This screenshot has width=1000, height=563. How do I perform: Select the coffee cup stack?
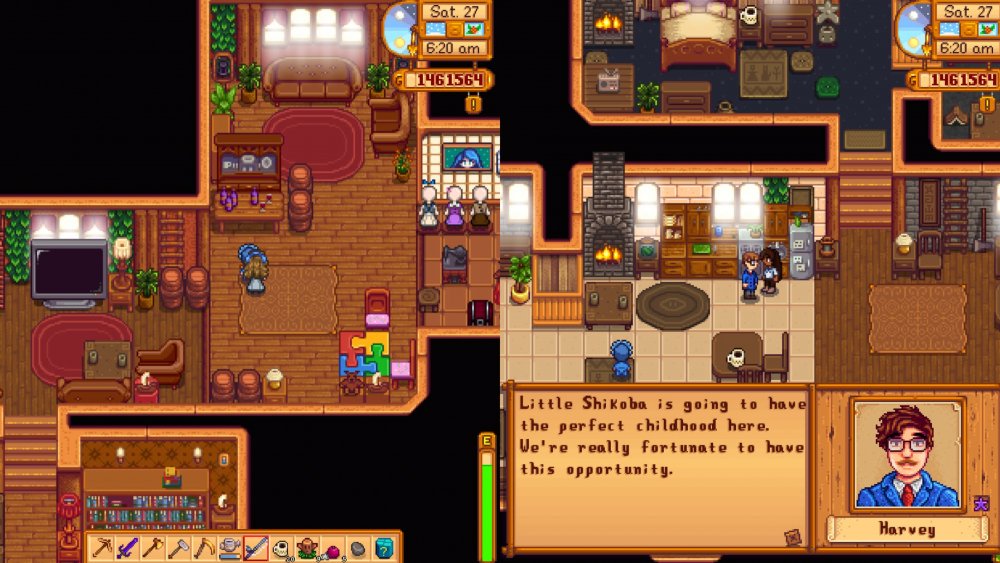[x=282, y=548]
